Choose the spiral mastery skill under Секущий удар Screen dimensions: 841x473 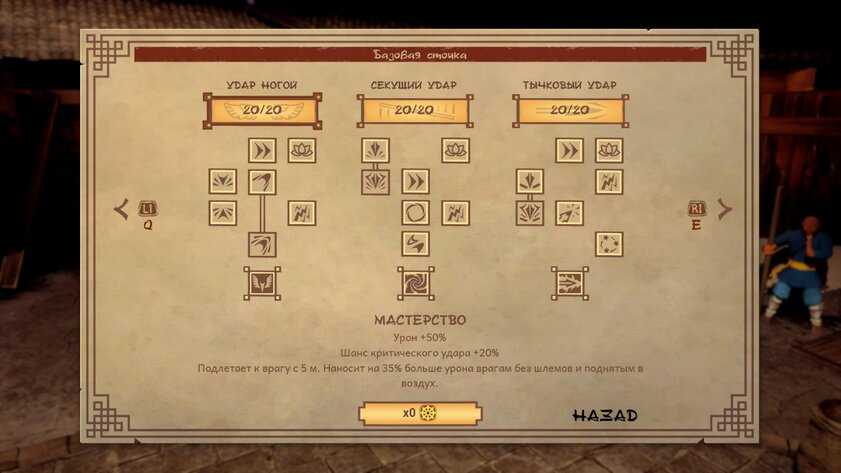415,283
